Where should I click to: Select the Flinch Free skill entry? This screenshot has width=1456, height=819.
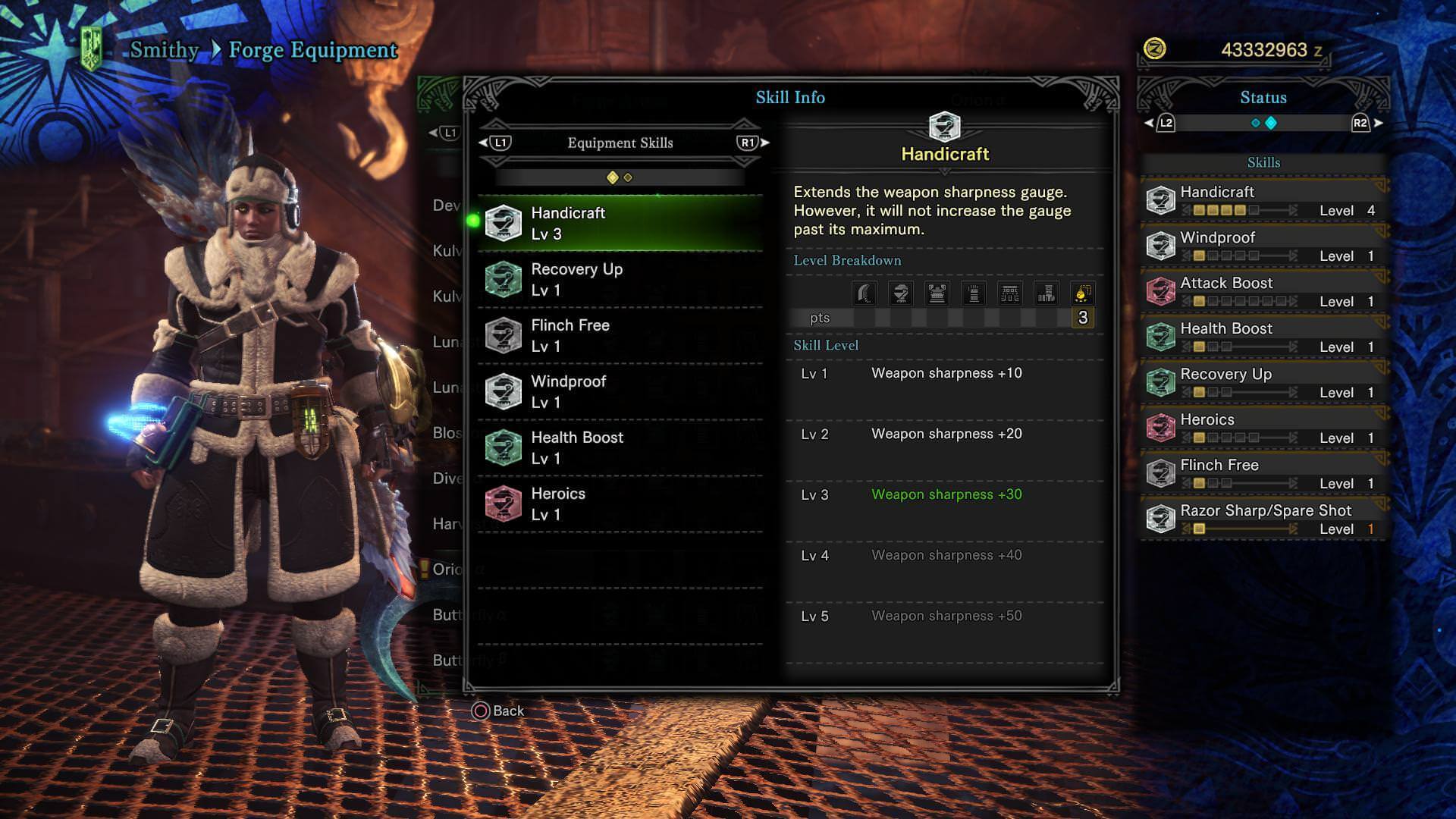pos(620,335)
